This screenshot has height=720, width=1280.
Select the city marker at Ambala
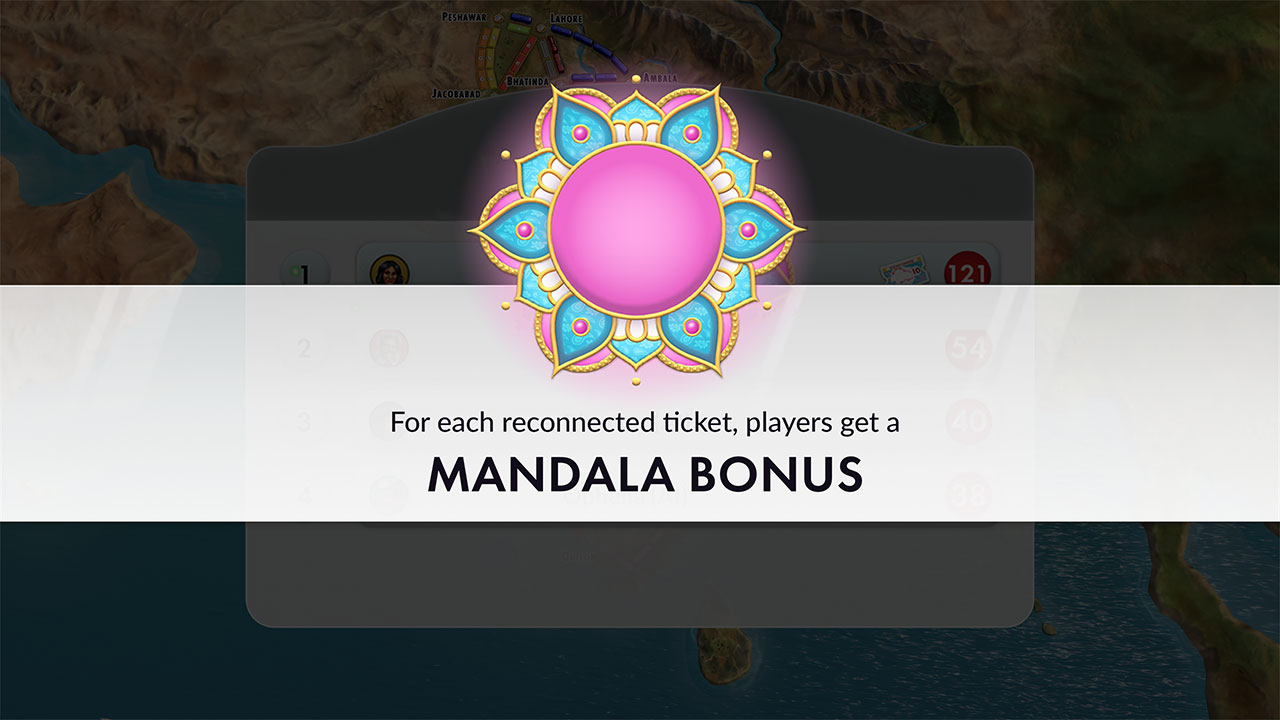click(636, 78)
